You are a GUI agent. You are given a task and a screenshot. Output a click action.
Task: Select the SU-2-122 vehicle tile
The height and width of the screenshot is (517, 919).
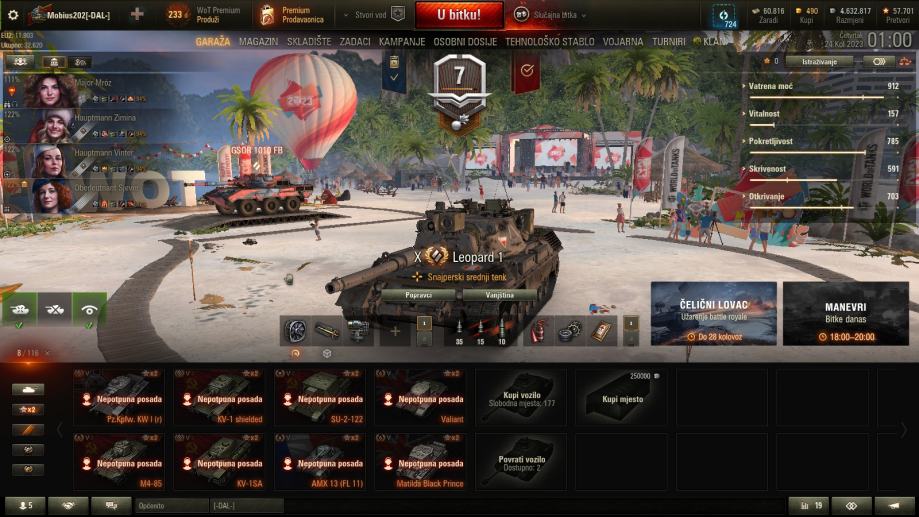tap(320, 397)
